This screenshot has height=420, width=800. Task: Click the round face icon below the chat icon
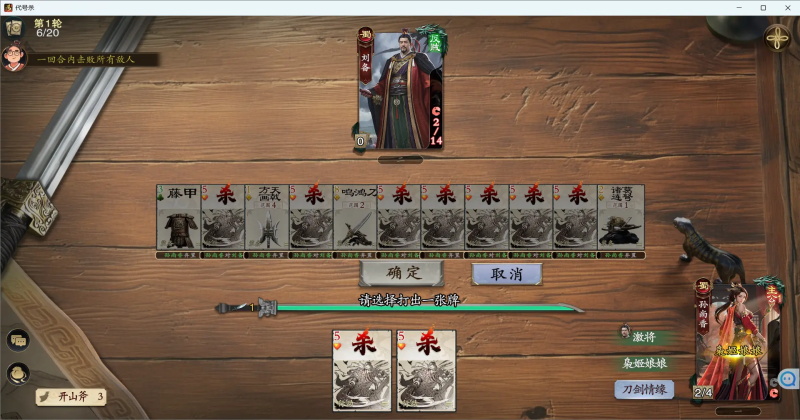tap(18, 373)
